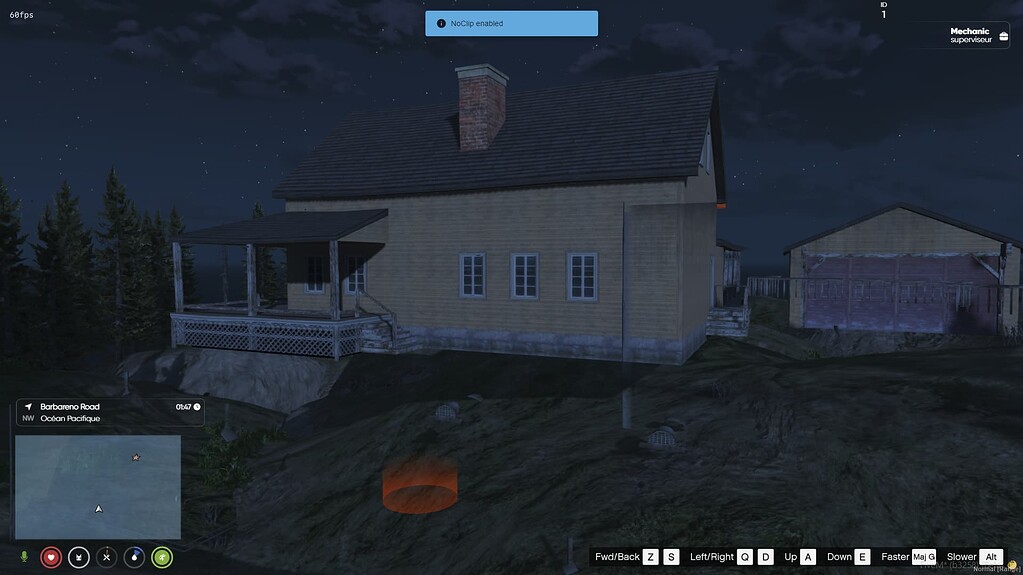Click the green microphone icon

click(x=24, y=557)
